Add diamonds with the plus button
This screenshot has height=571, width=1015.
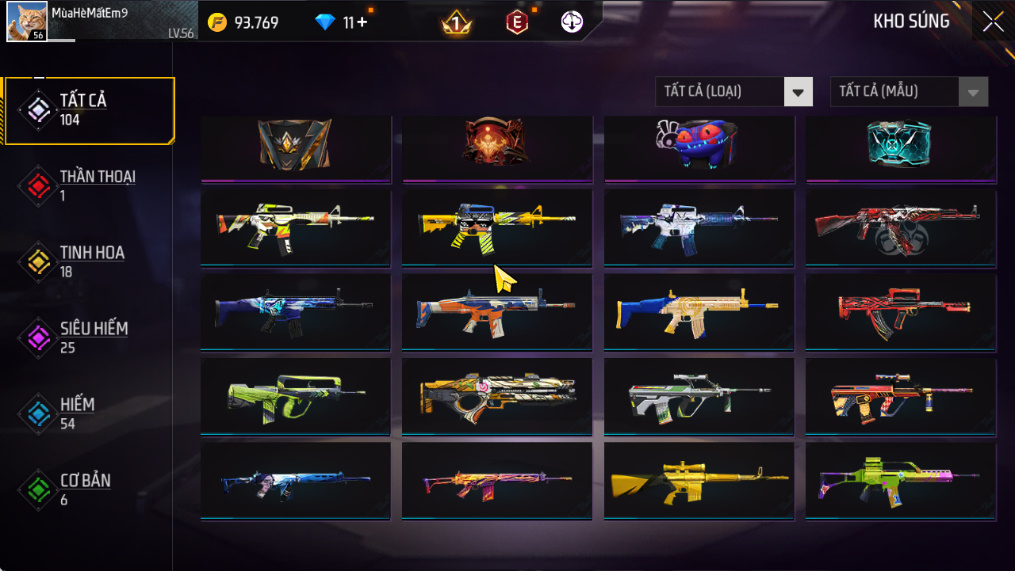tap(361, 22)
